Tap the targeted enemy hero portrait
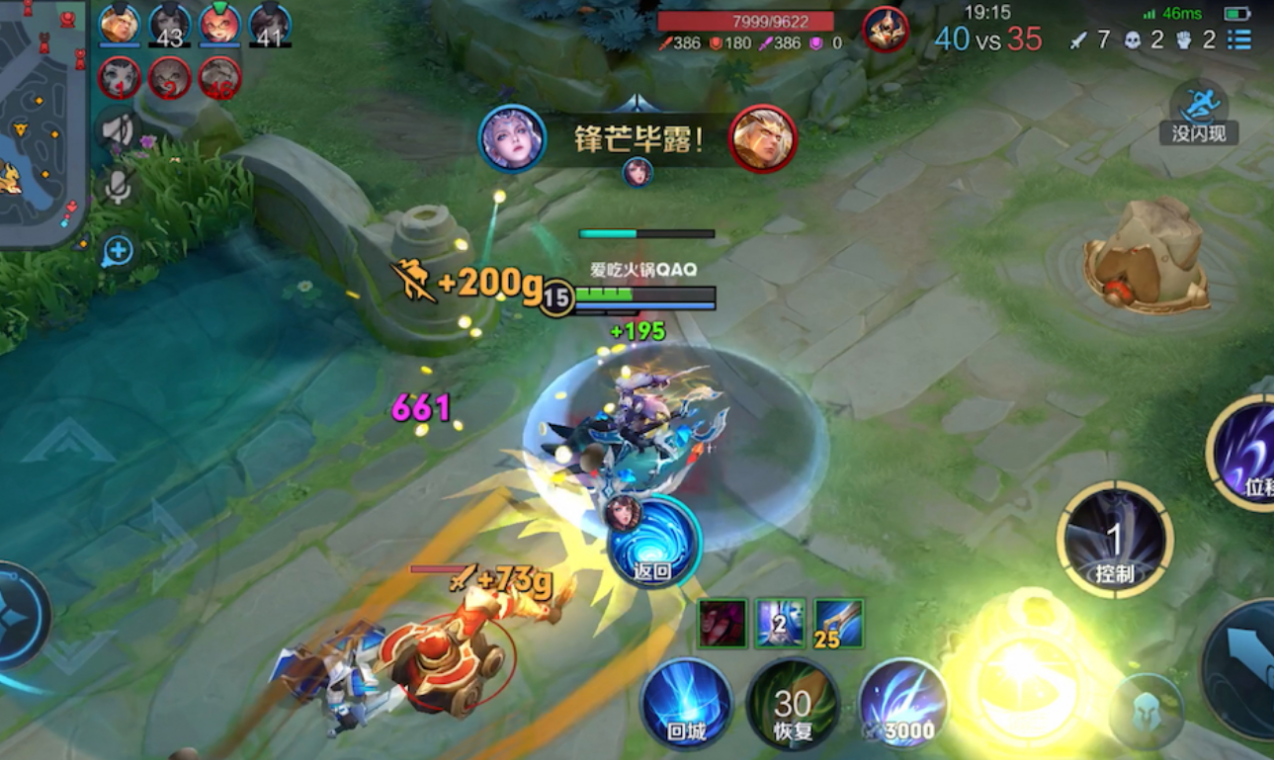The width and height of the screenshot is (1274, 760). click(x=885, y=29)
